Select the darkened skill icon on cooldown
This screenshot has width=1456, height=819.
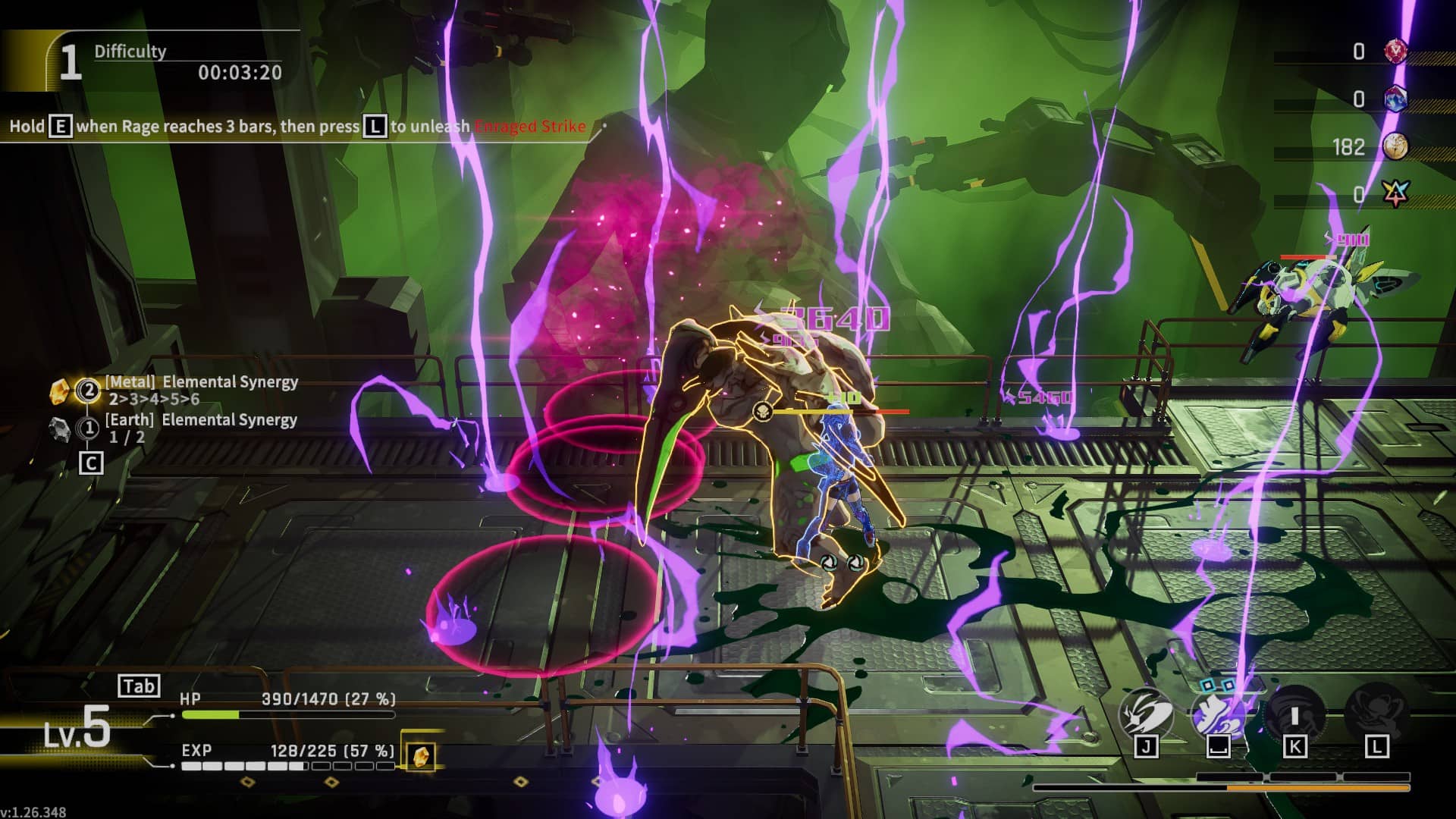(1294, 714)
